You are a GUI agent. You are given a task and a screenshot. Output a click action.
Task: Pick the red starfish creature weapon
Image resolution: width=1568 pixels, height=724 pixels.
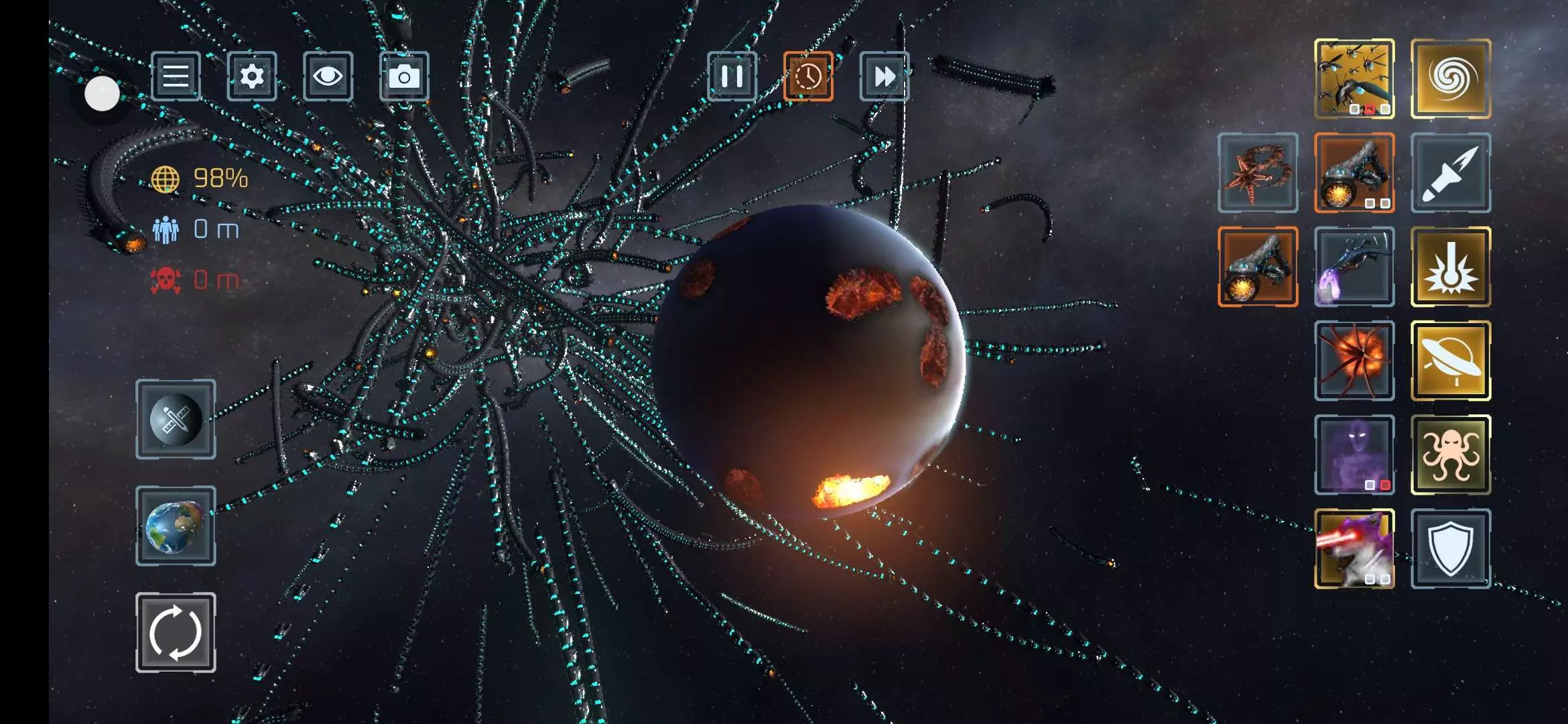pyautogui.click(x=1258, y=173)
